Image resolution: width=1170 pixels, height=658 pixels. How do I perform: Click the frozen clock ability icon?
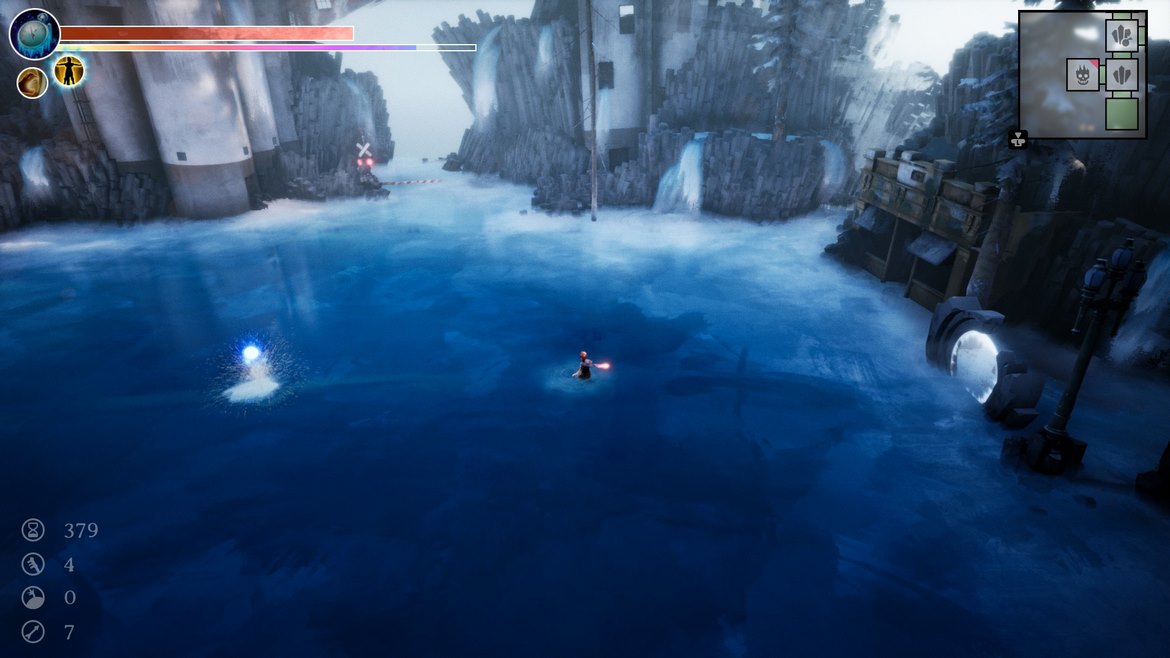pyautogui.click(x=35, y=34)
